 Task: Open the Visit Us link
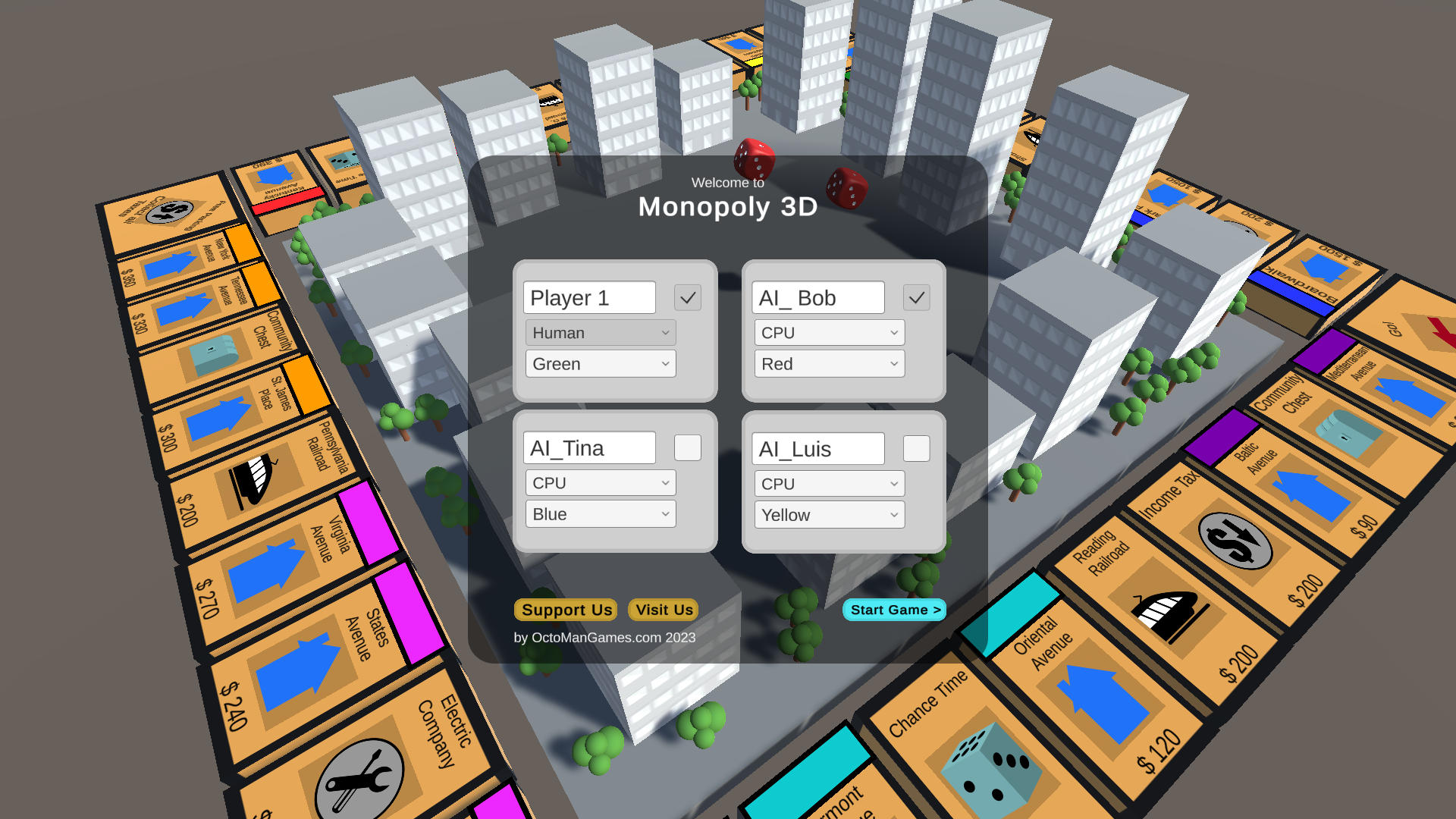point(662,610)
